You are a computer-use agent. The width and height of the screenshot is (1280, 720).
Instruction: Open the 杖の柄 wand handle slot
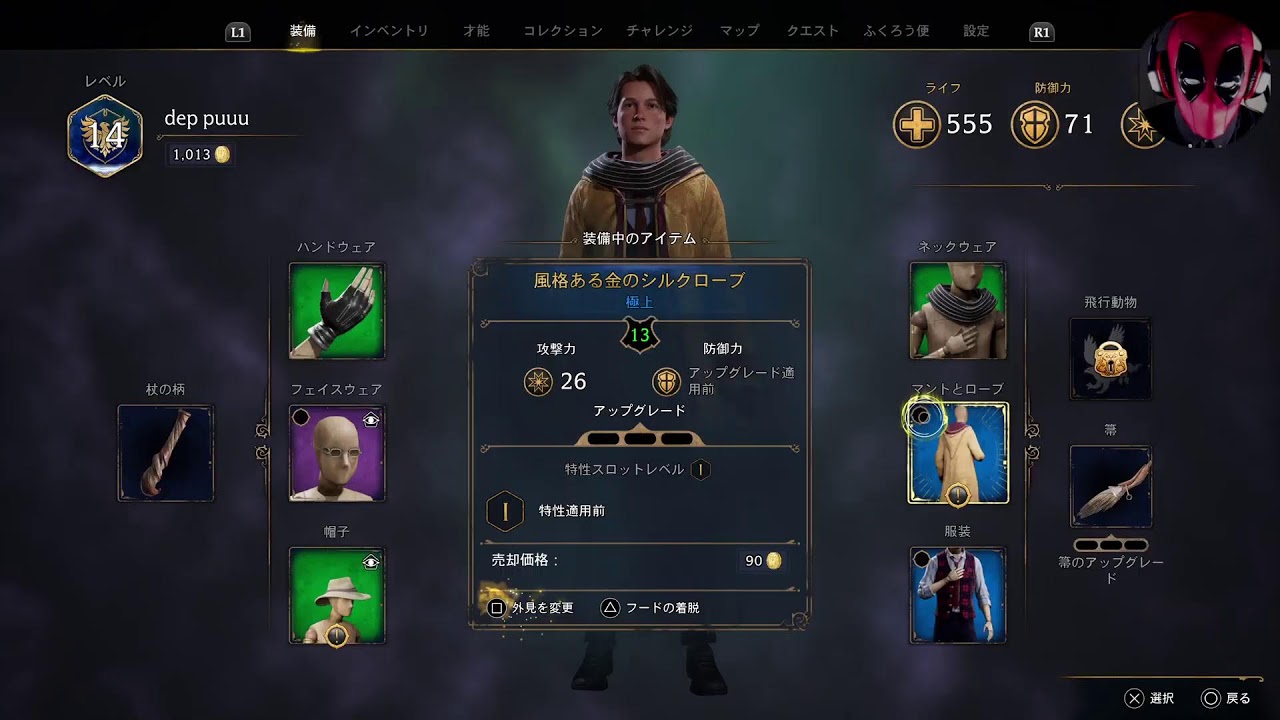coord(166,453)
